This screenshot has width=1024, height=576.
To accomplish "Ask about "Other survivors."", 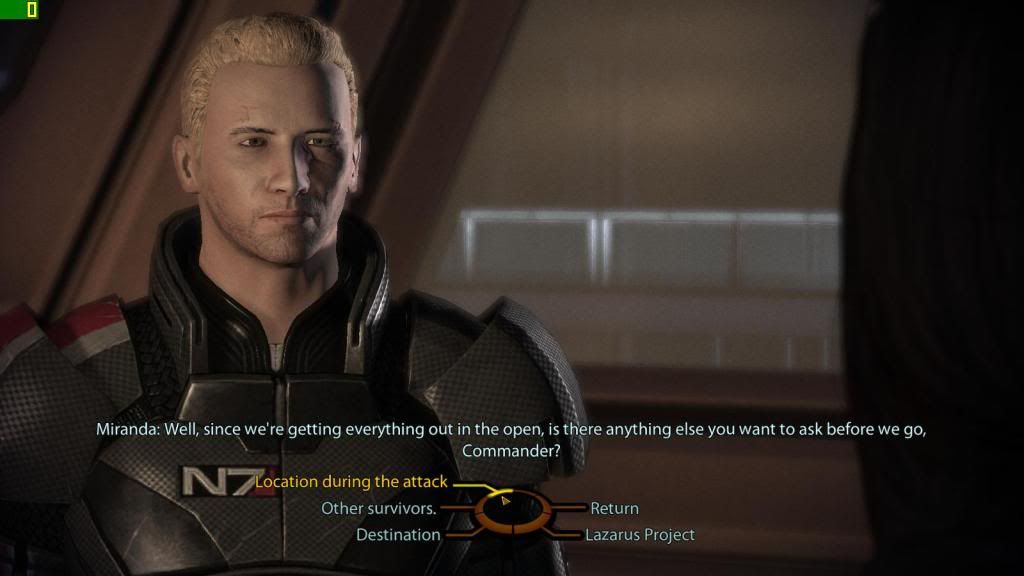I will coord(378,508).
